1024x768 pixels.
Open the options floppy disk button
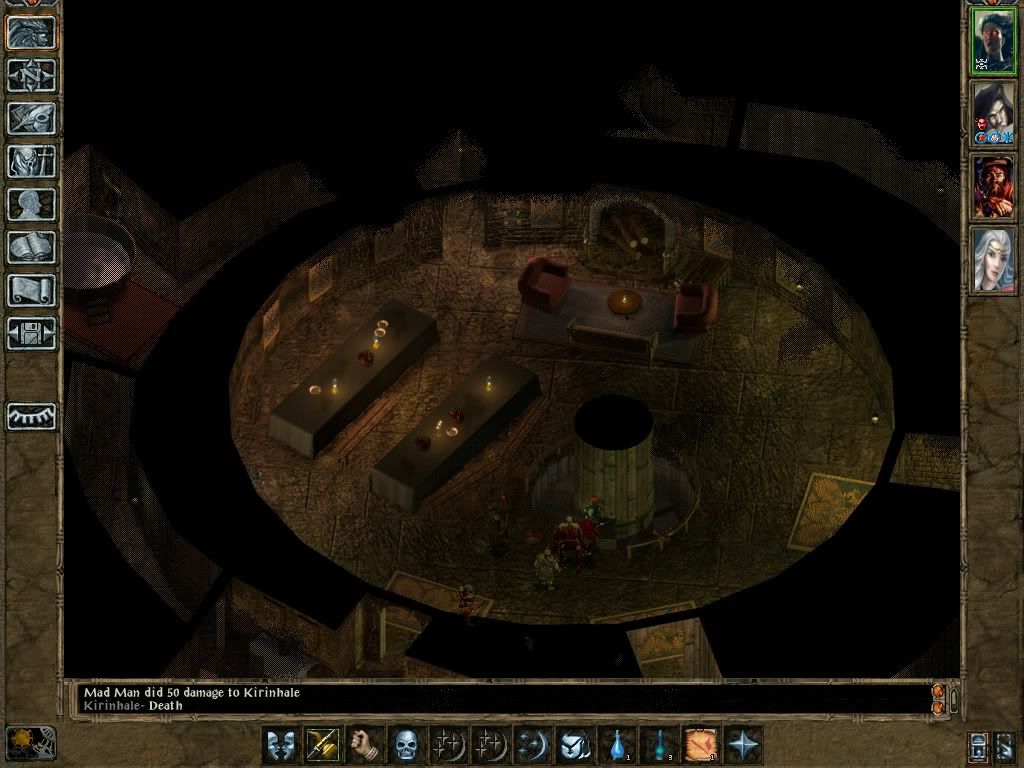[32, 333]
